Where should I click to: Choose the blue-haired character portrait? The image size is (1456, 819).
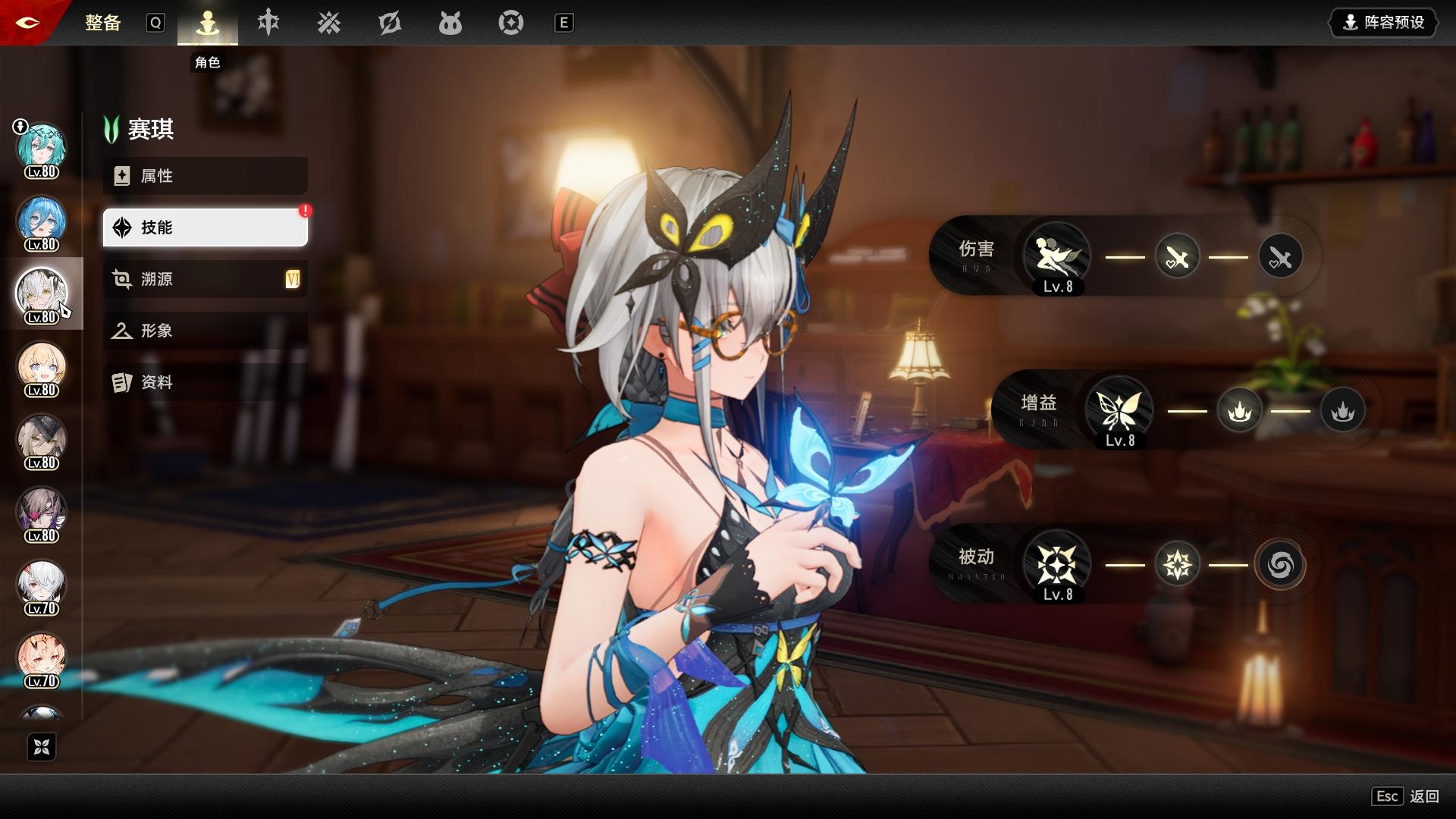tap(42, 220)
